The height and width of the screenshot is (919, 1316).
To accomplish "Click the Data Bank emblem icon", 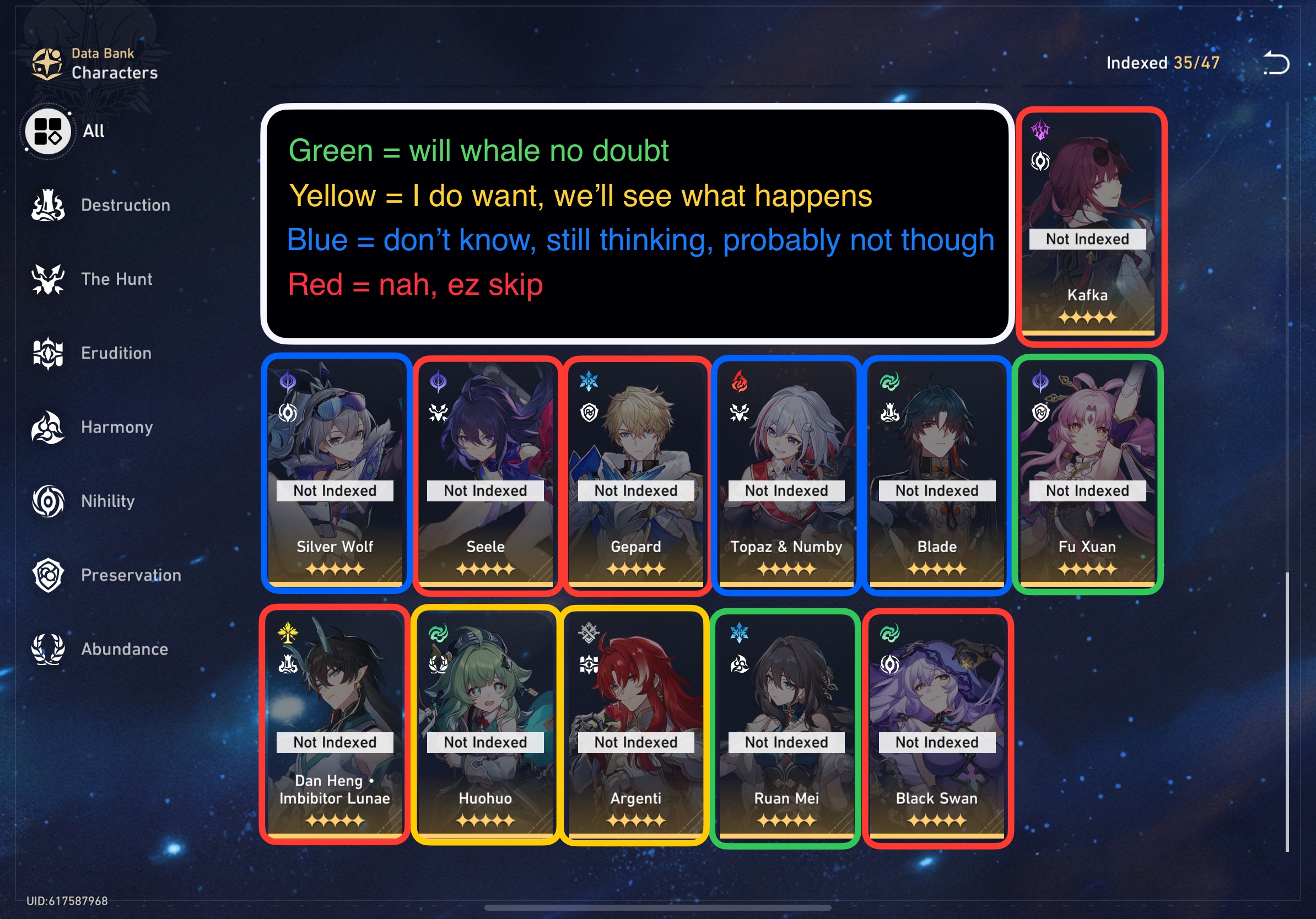I will click(x=48, y=62).
